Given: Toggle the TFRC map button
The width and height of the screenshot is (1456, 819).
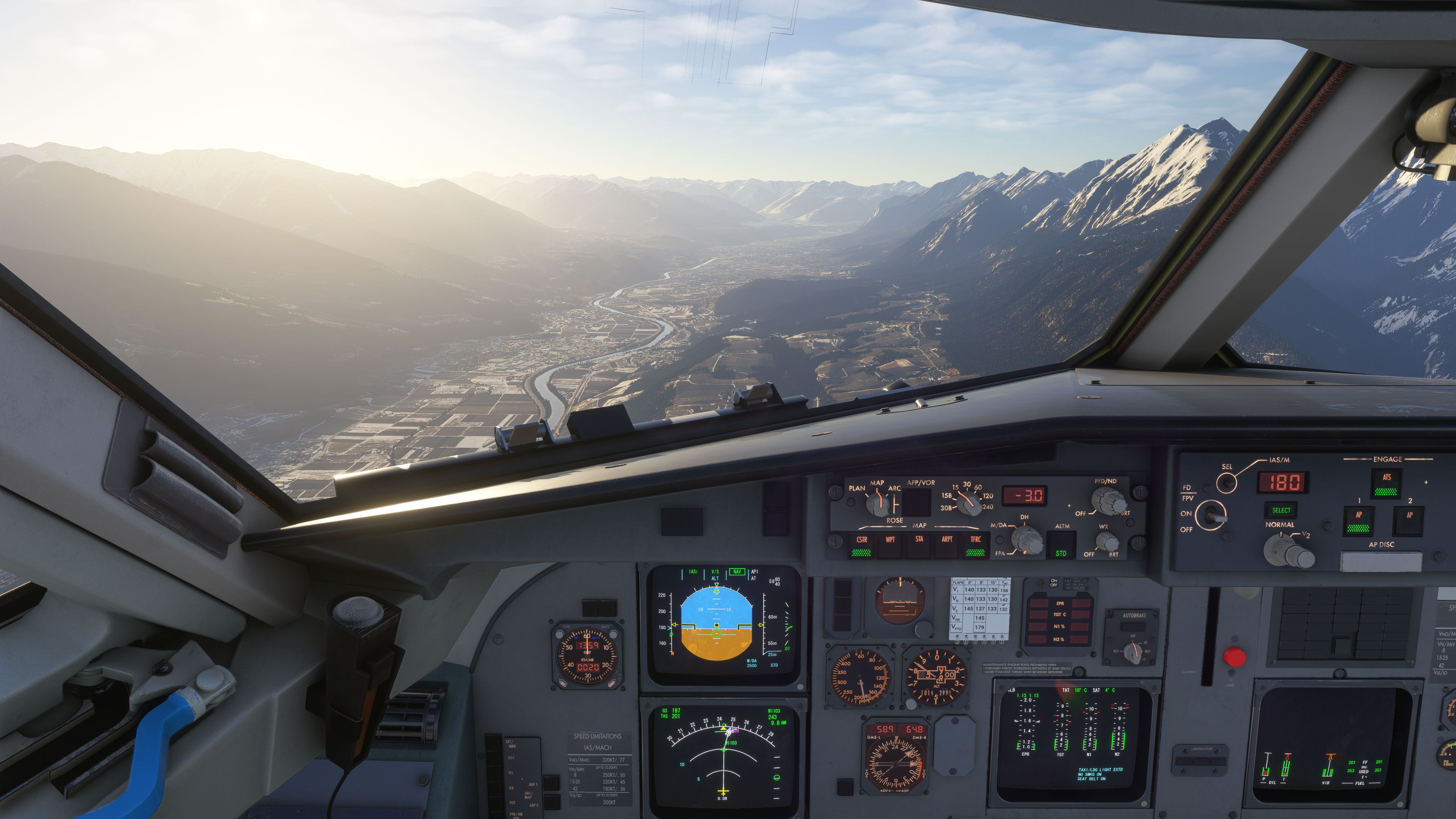Looking at the screenshot, I should (976, 545).
